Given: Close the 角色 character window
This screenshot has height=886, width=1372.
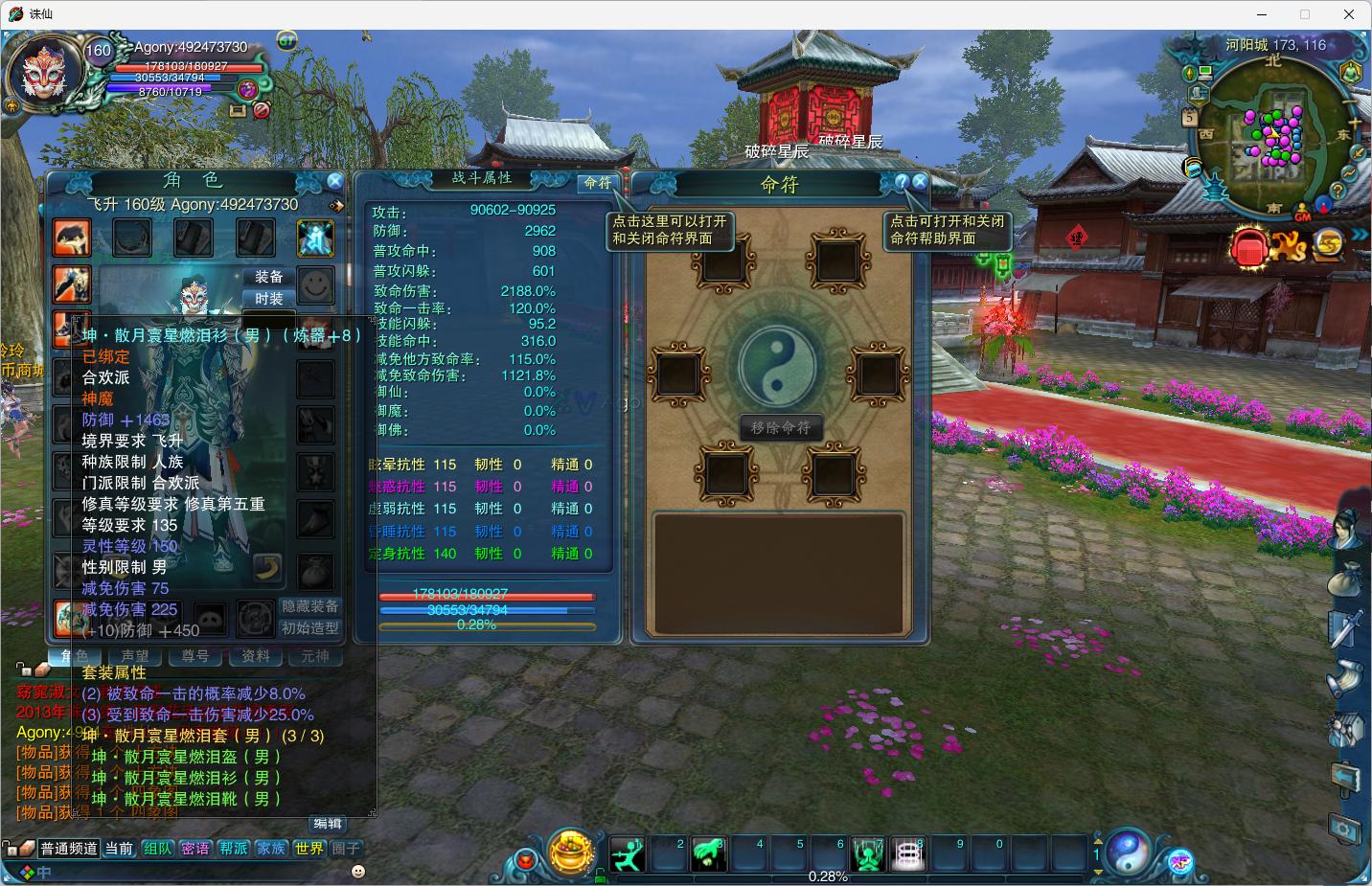Looking at the screenshot, I should point(334,180).
